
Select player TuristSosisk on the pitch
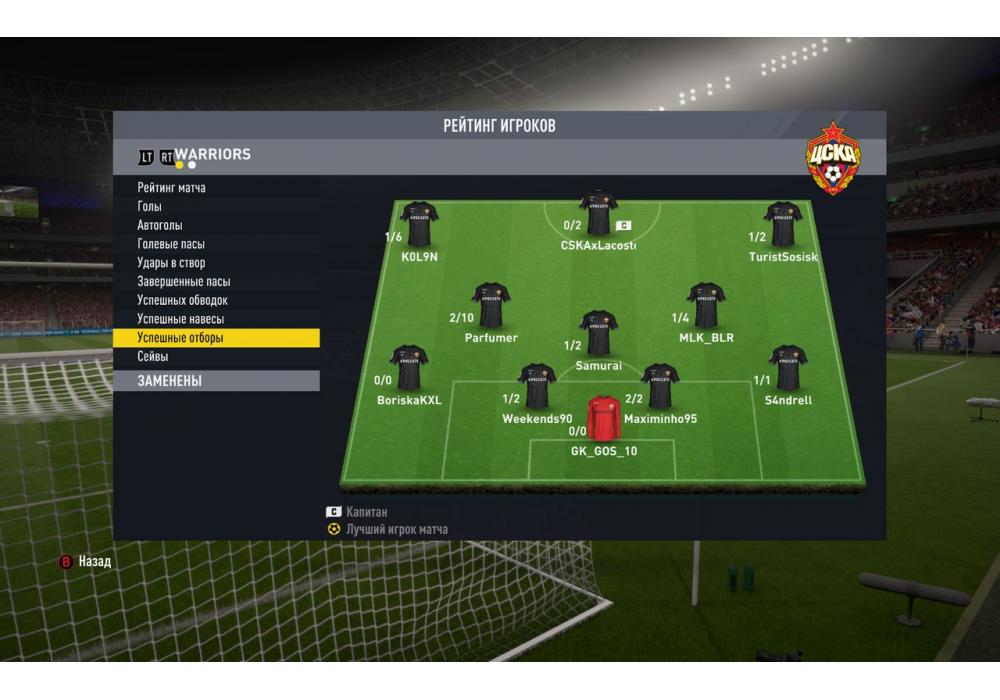[x=783, y=225]
